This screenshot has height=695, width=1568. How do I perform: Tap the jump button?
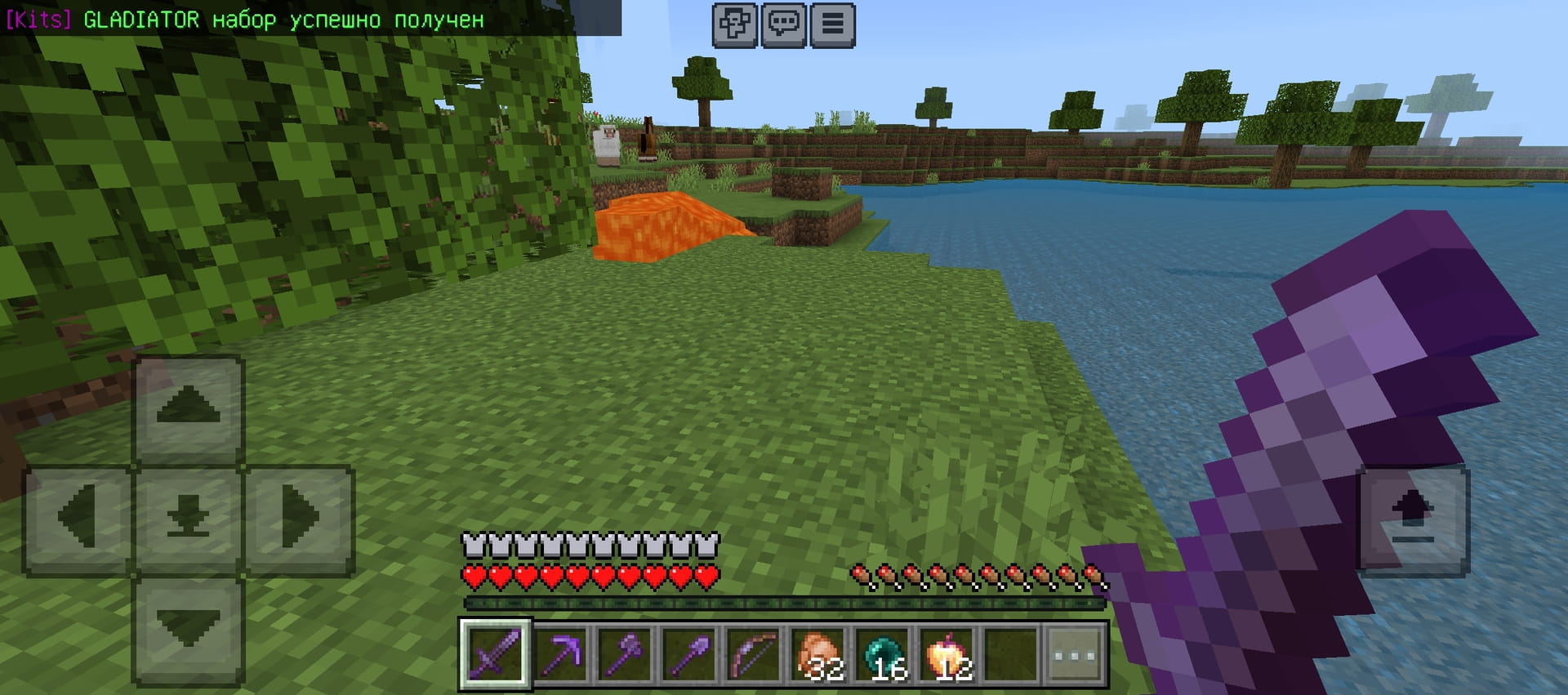pos(1413,519)
